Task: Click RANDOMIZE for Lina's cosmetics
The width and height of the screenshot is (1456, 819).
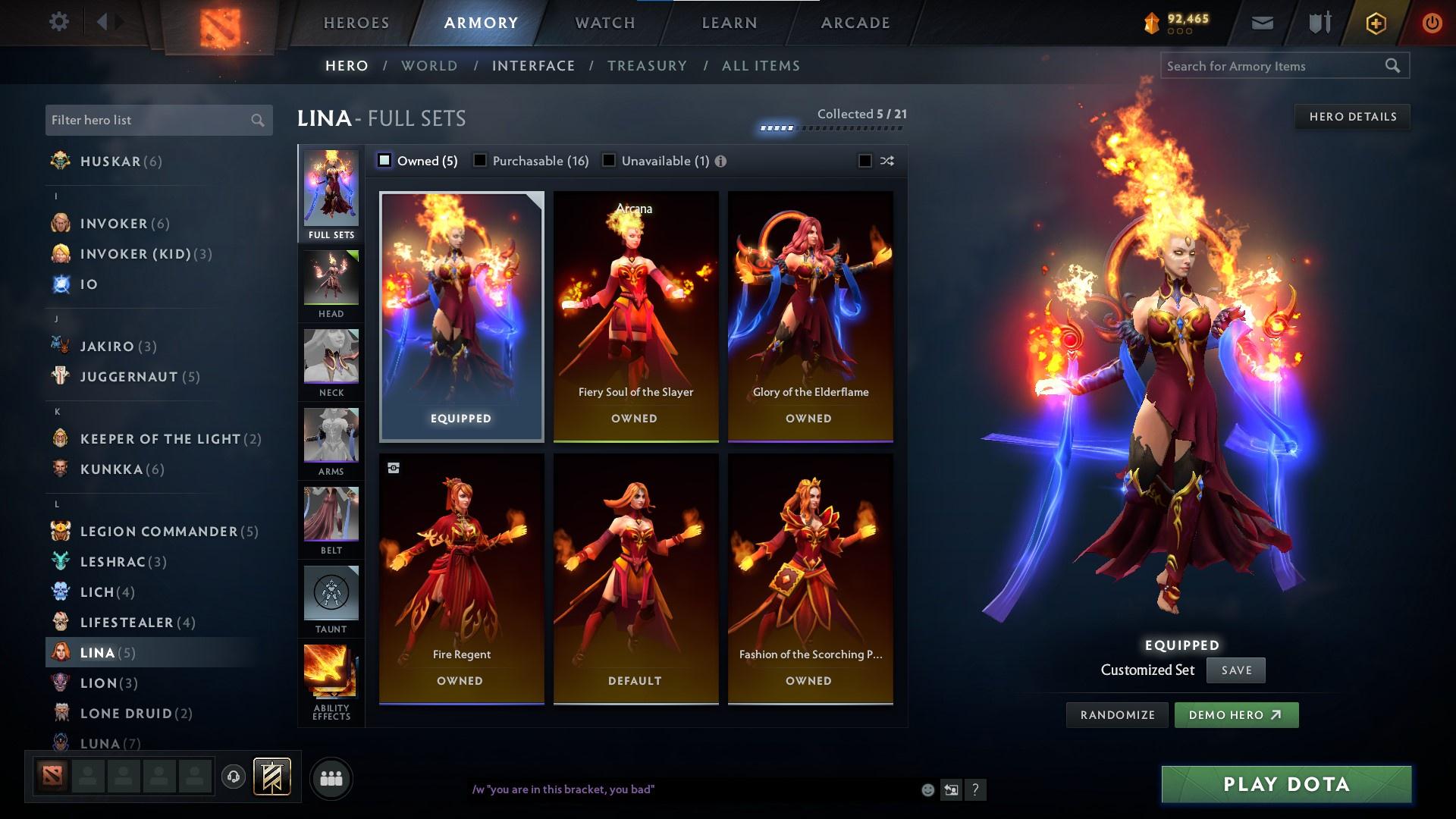Action: (x=1116, y=714)
